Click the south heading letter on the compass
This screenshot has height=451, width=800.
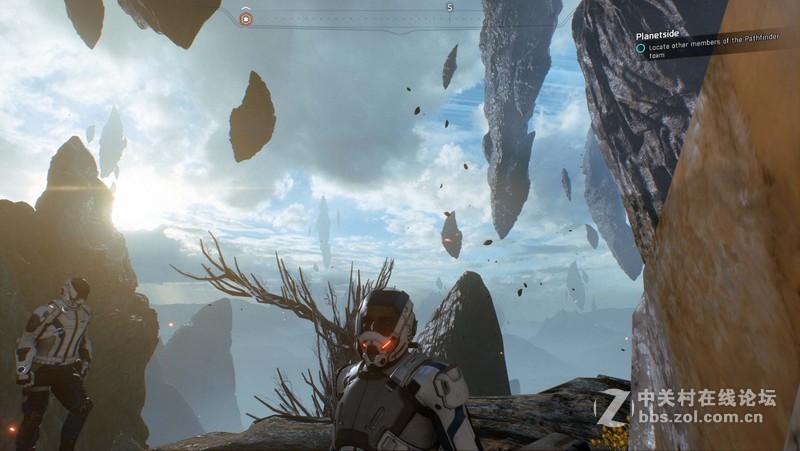[450, 8]
